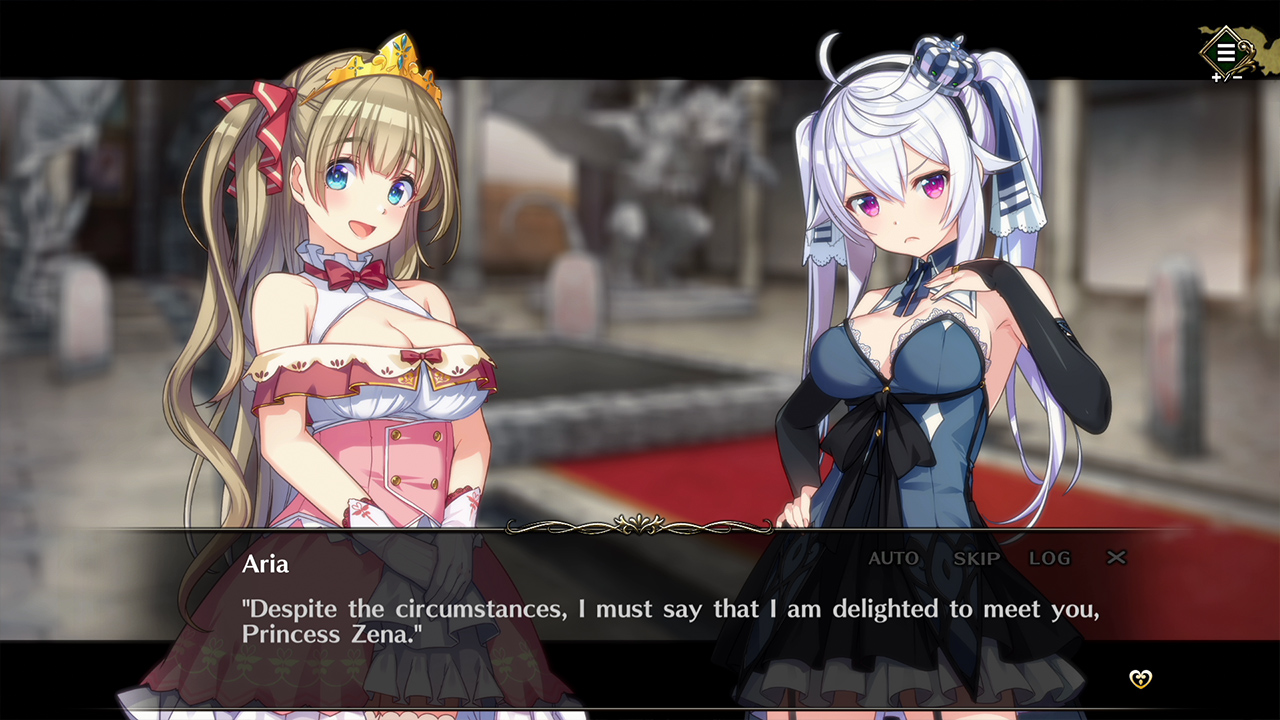
Task: Click the X to hide the dialogue box
Action: point(1116,559)
